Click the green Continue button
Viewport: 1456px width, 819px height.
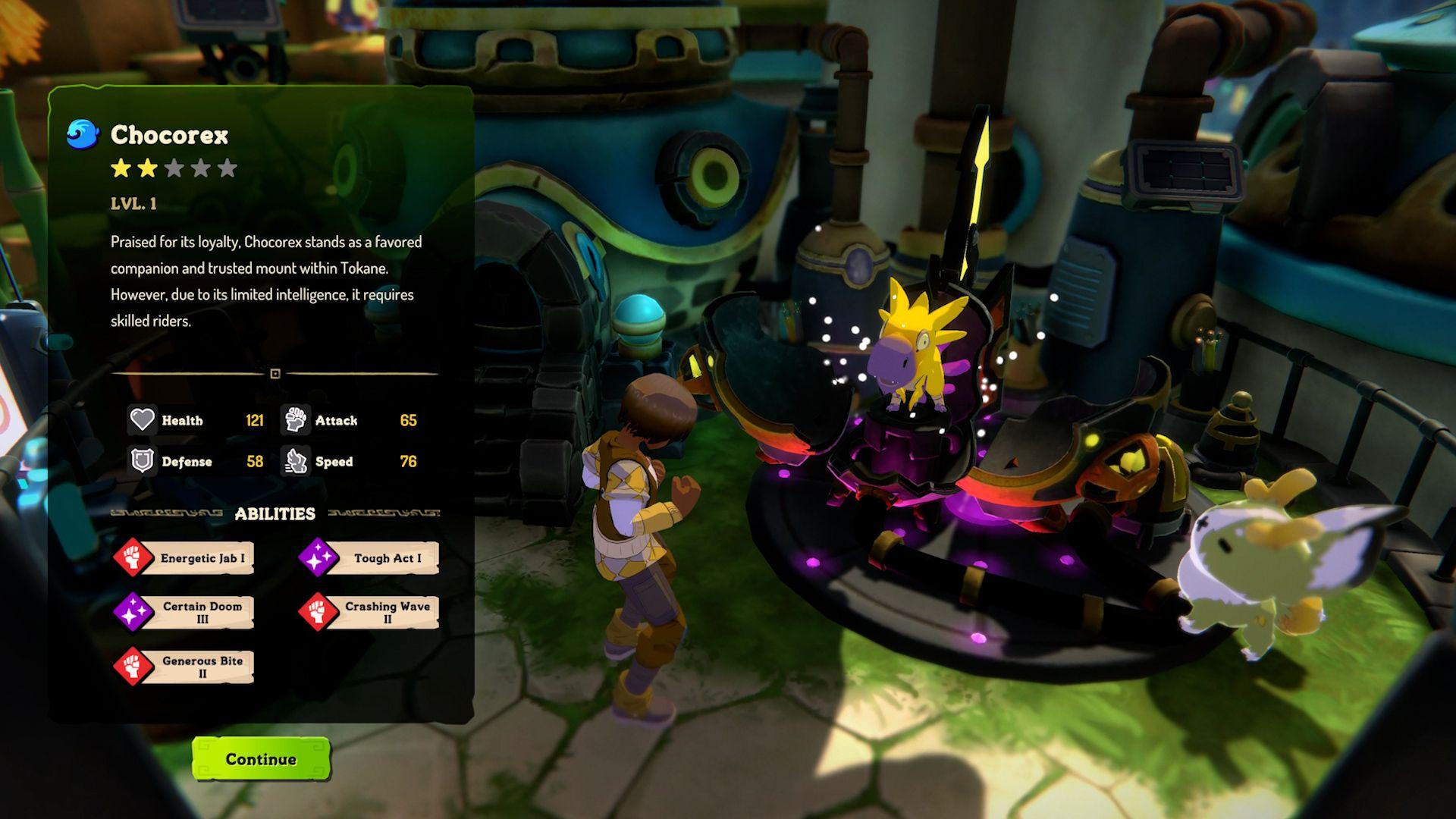point(261,759)
